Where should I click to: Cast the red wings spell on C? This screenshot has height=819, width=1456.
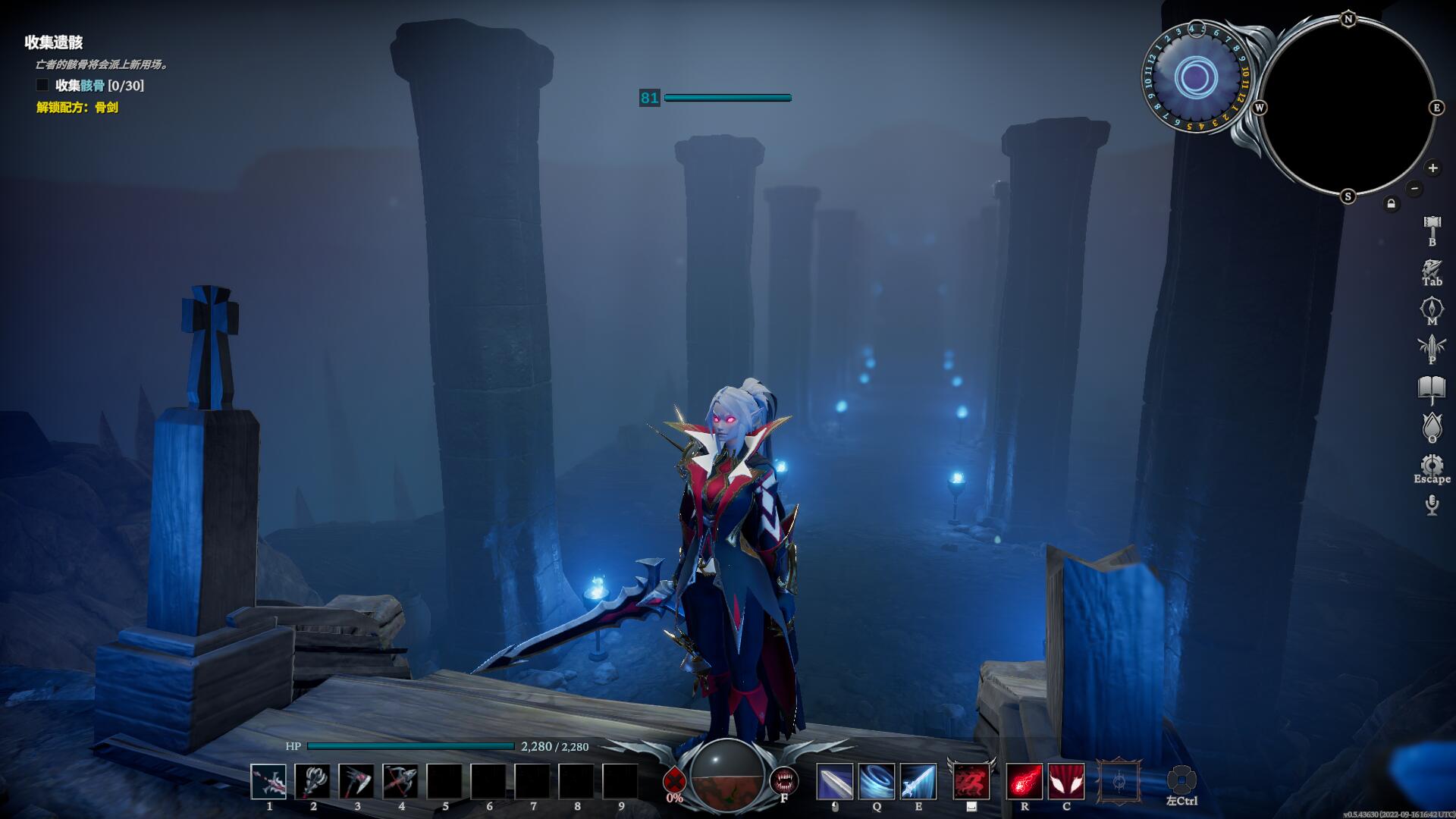[x=1066, y=782]
